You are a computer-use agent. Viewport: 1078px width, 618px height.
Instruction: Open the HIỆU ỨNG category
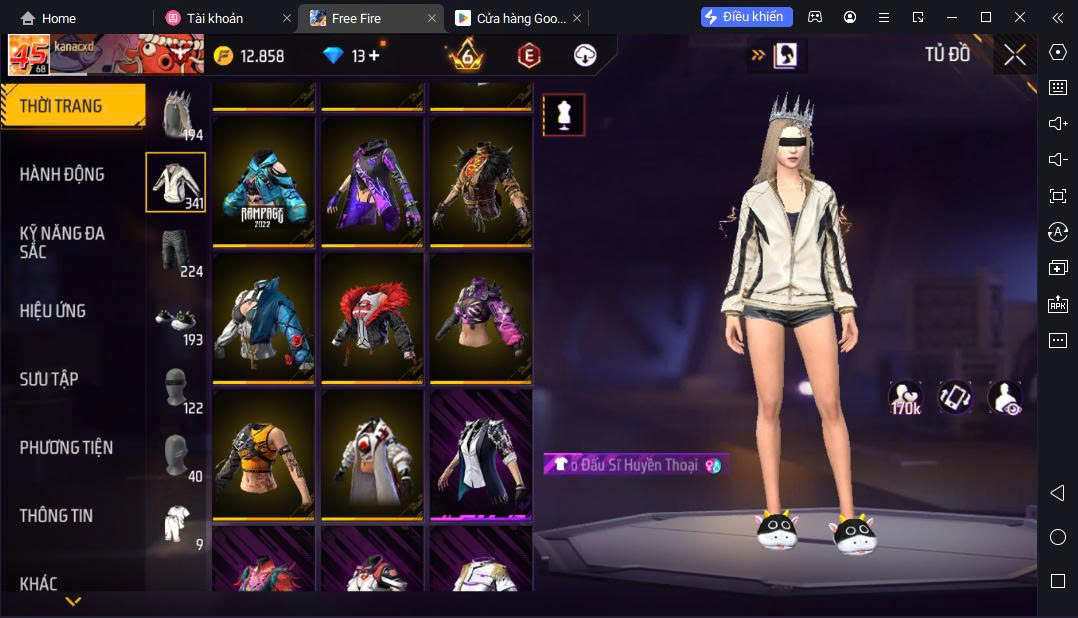53,311
